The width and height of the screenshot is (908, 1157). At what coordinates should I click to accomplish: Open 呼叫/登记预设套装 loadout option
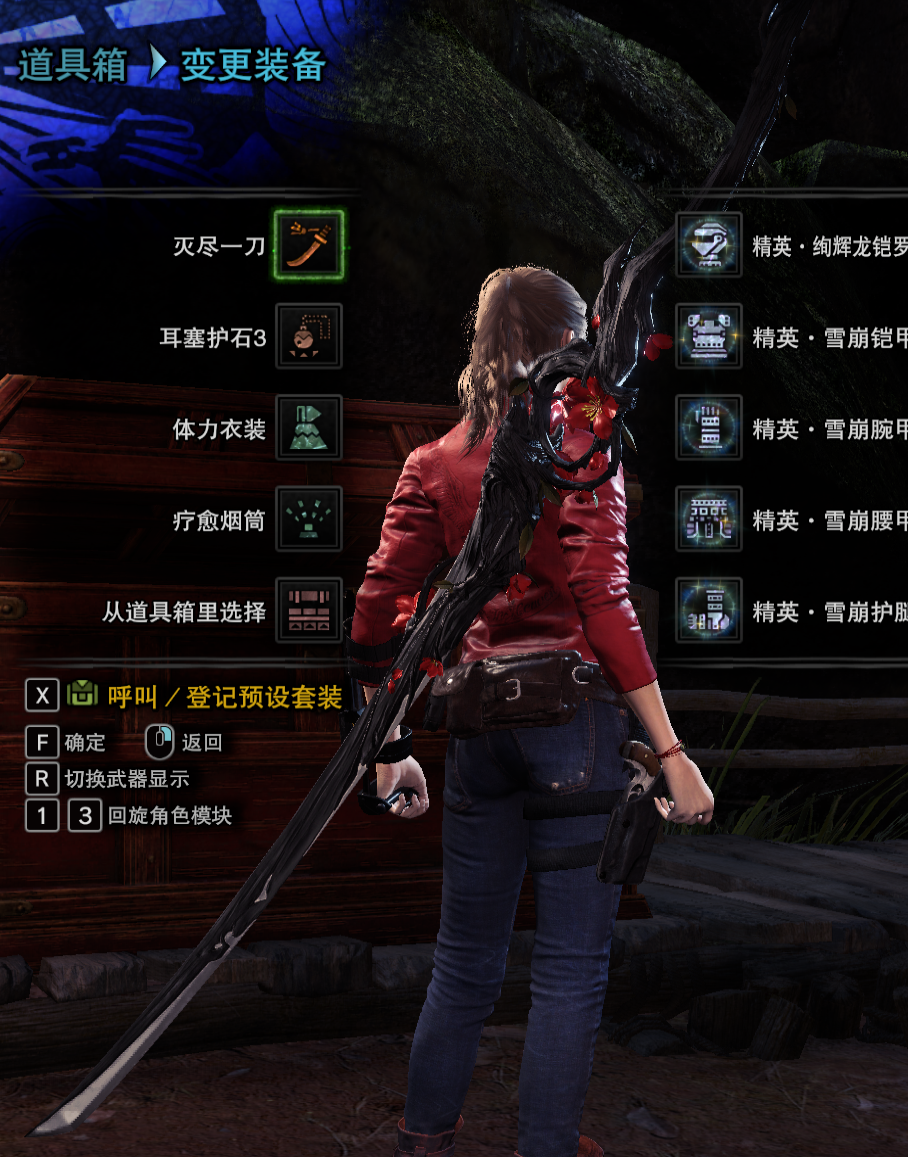[224, 697]
